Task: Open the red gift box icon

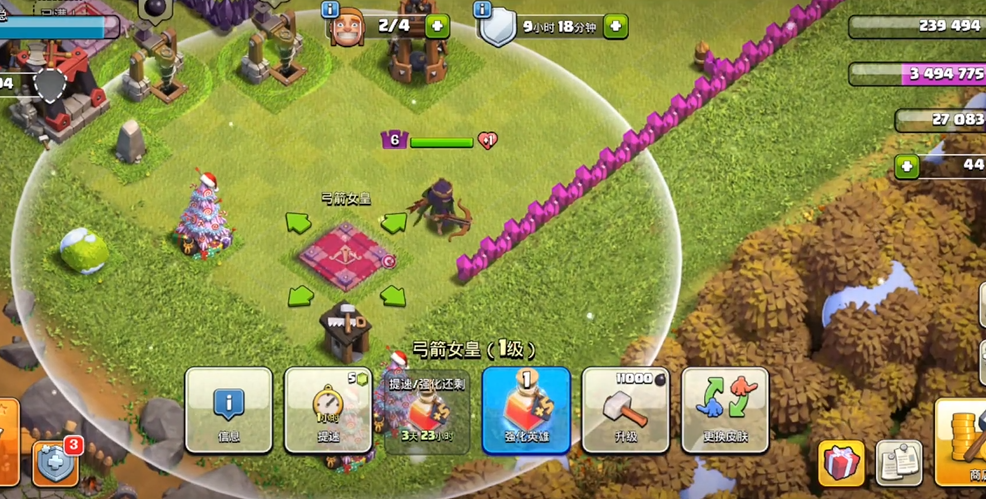Action: (842, 463)
